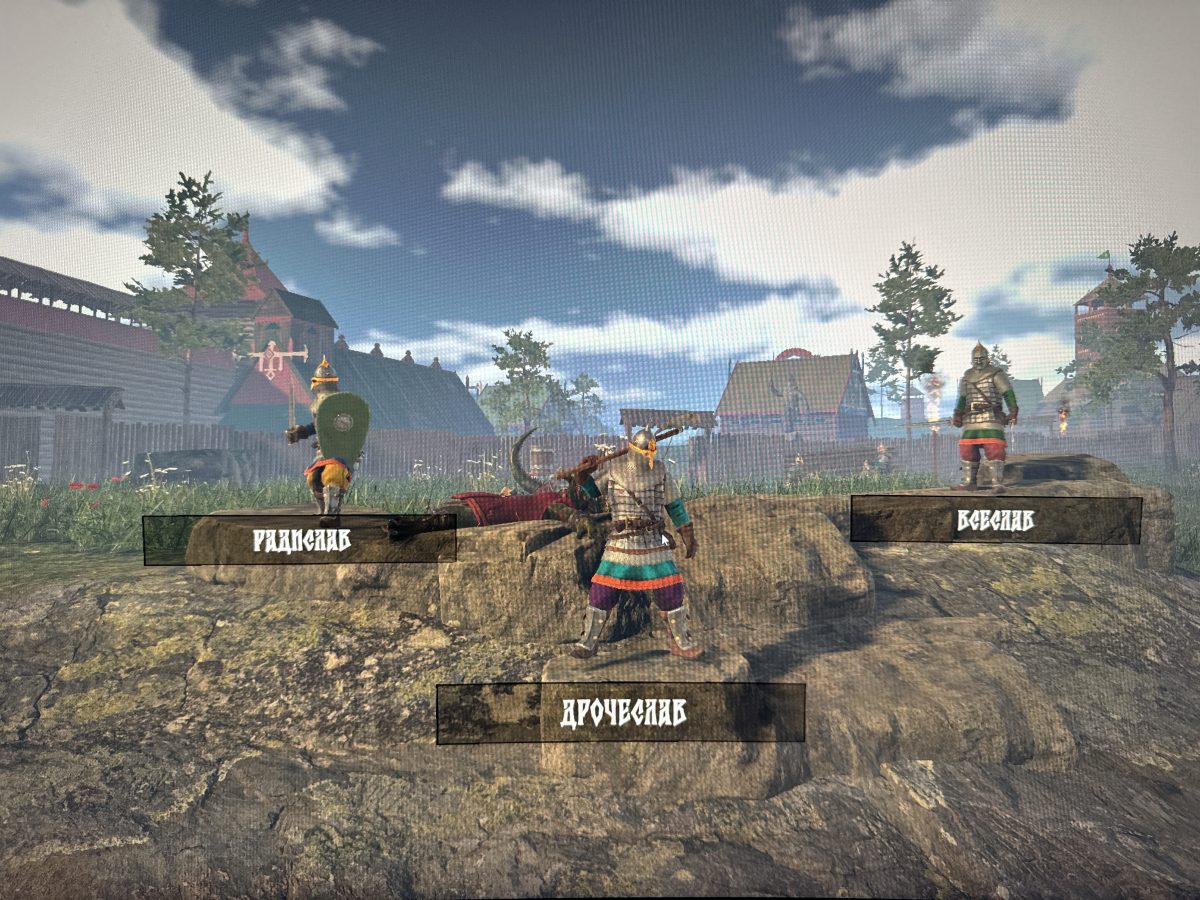Choose the Дрочеслав name banner

621,713
